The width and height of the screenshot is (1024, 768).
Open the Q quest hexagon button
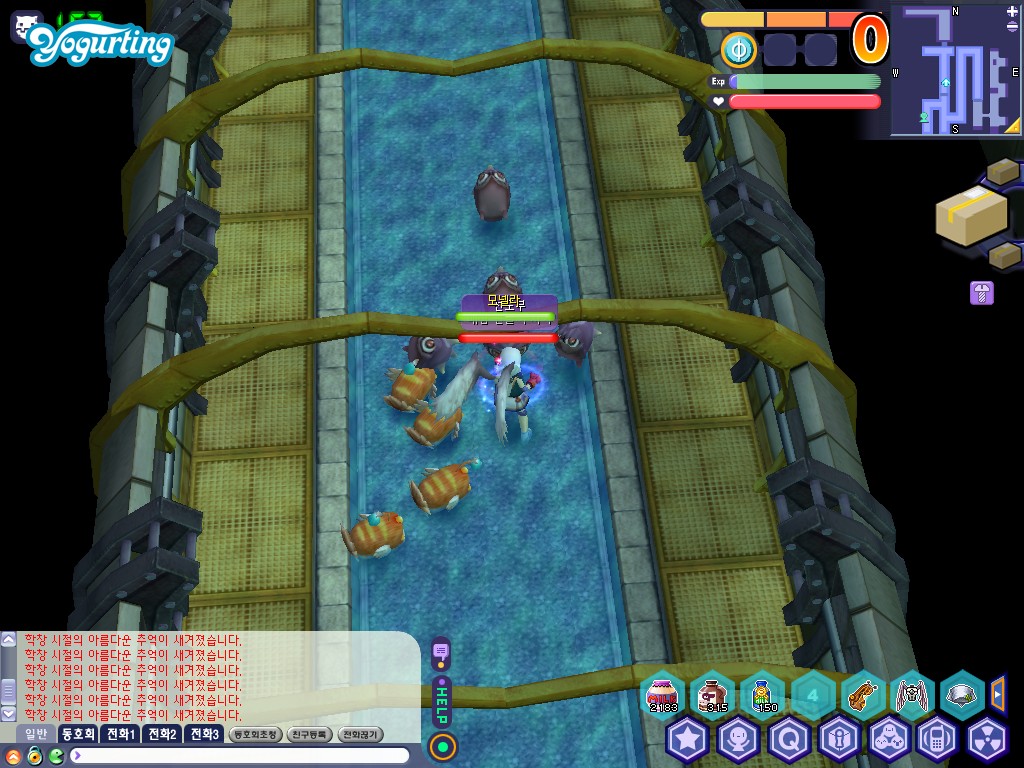(x=788, y=740)
